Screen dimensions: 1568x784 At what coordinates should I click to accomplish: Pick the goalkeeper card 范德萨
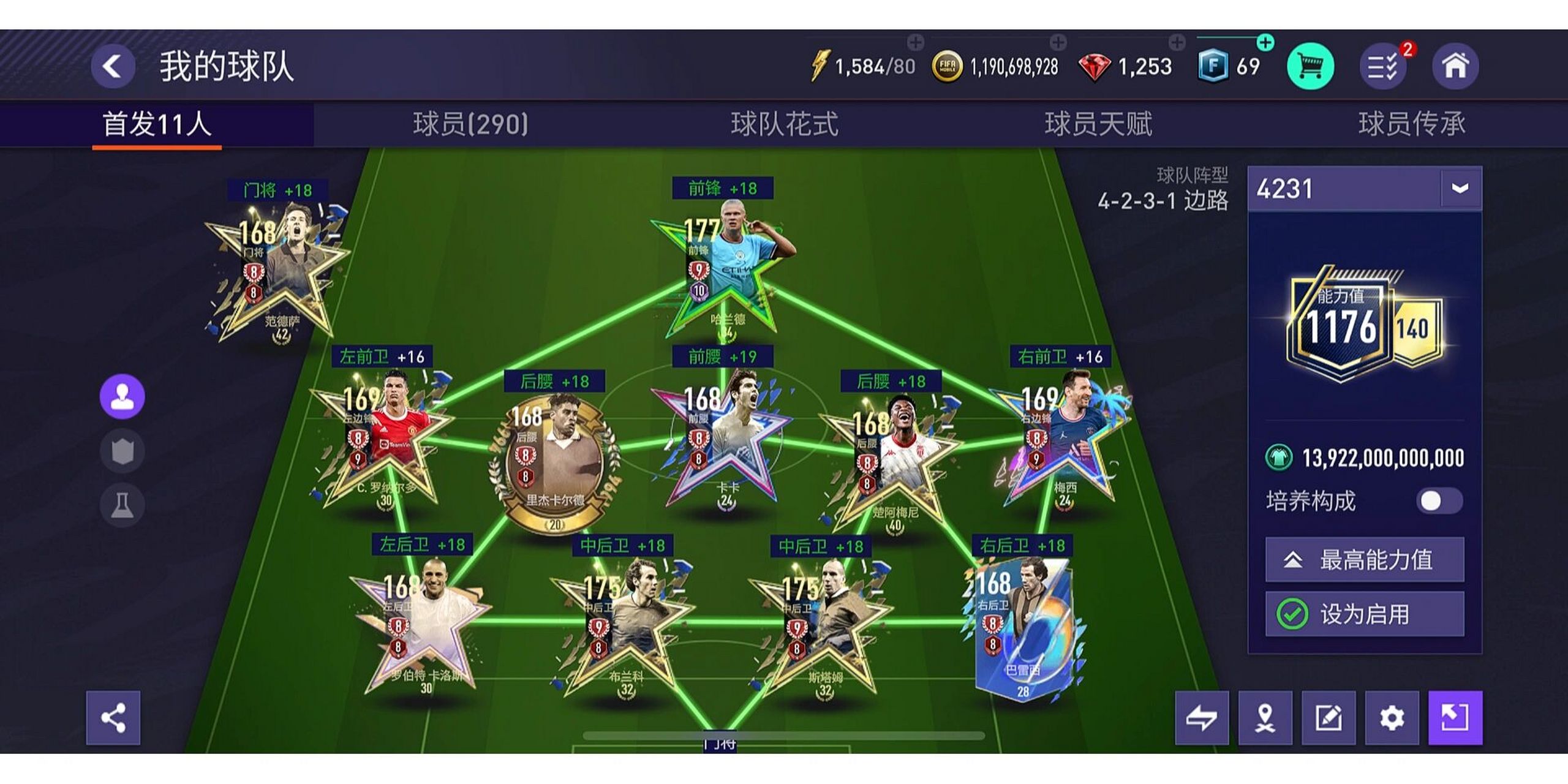click(x=279, y=269)
